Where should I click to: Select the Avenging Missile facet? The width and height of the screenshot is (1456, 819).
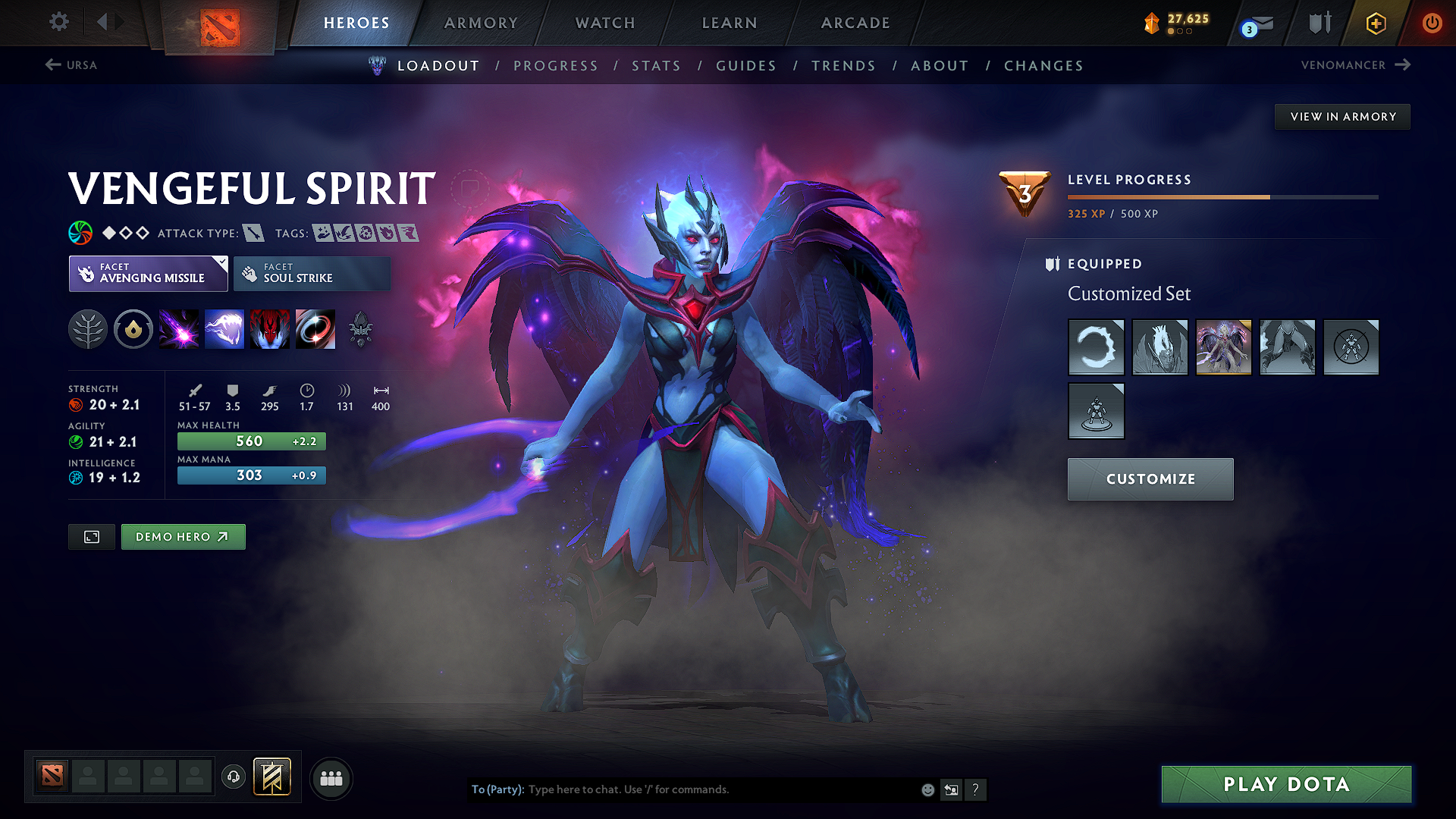pos(148,273)
